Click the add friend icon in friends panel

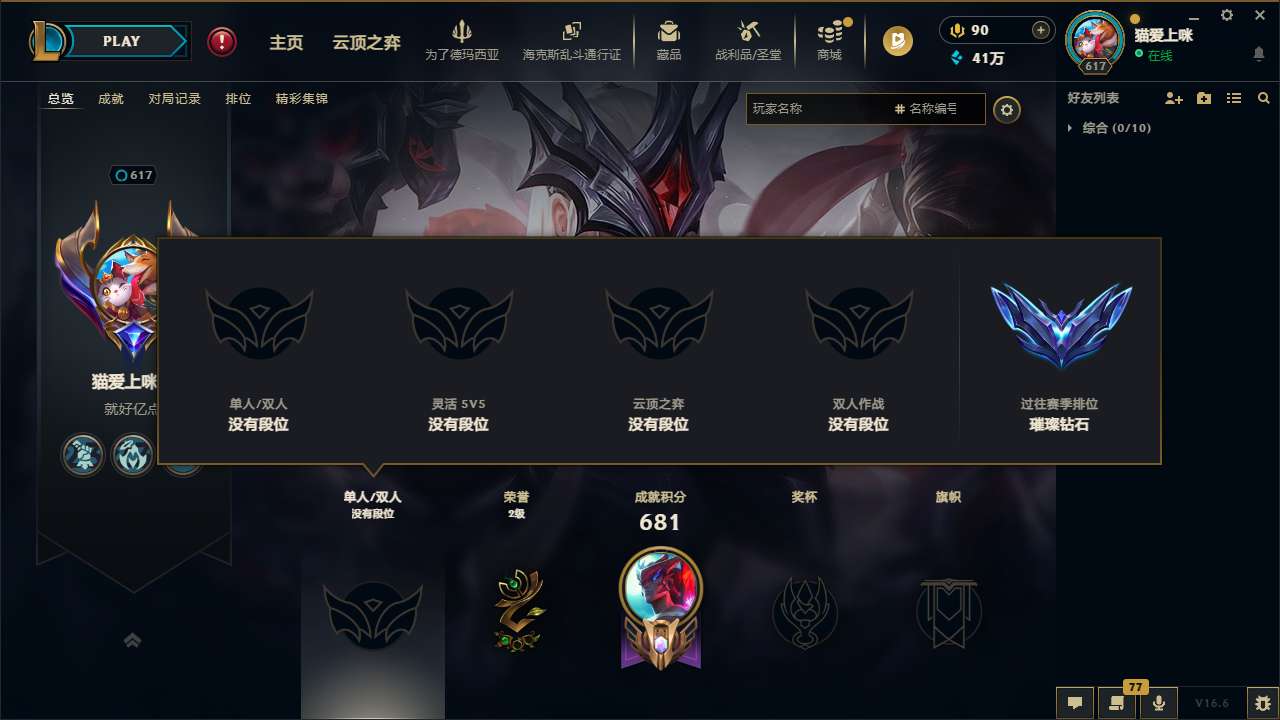click(x=1172, y=98)
